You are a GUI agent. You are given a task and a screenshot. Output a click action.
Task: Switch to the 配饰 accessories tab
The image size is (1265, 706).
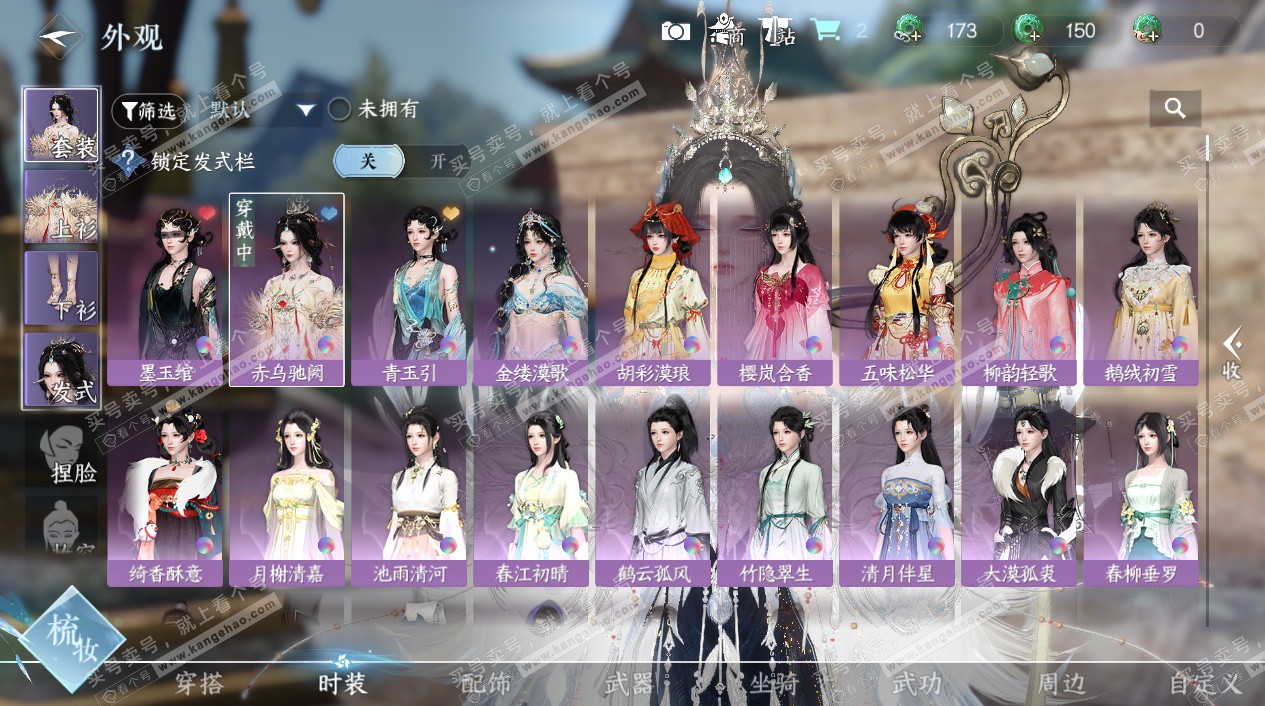click(486, 684)
